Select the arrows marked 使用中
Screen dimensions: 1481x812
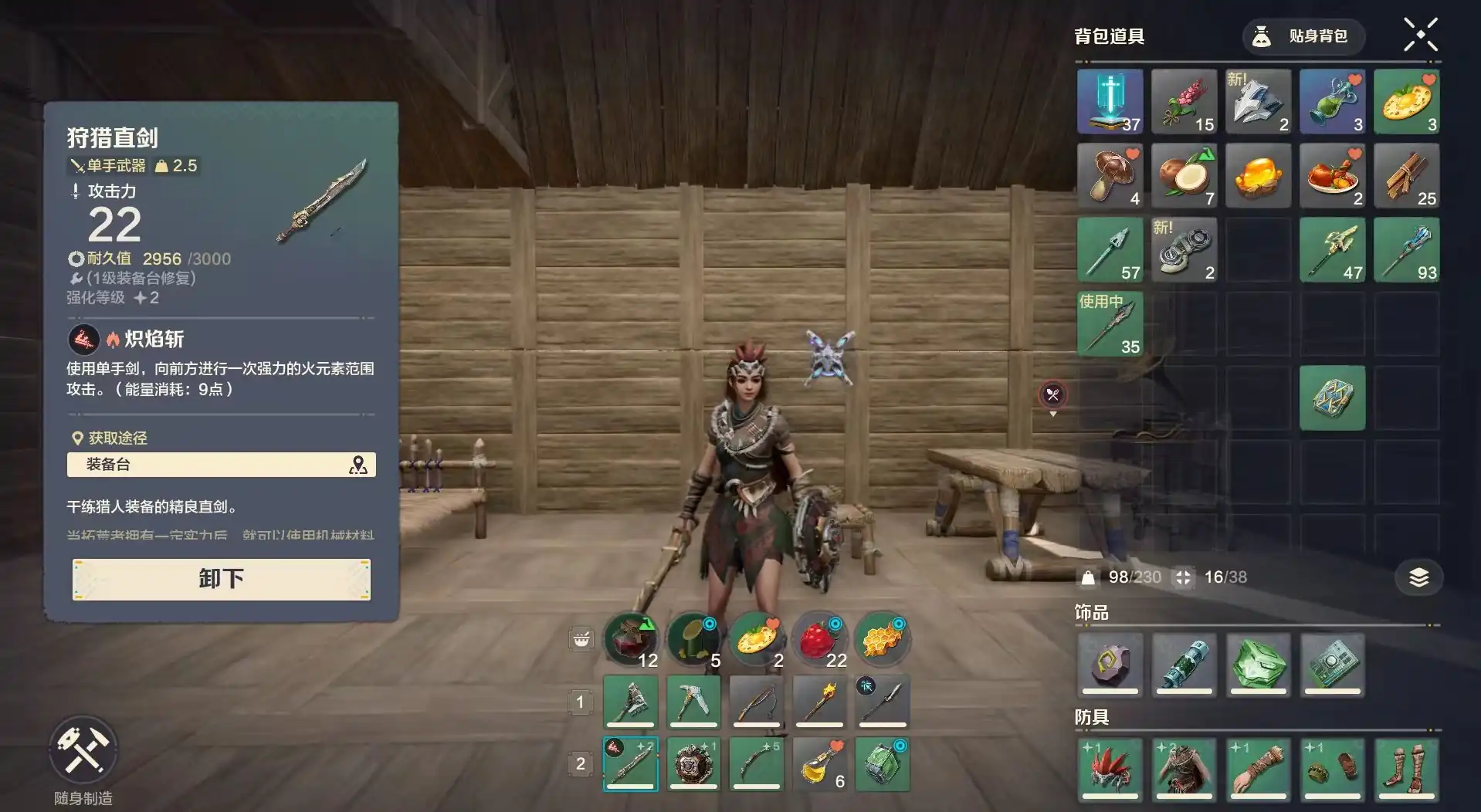pos(1110,323)
